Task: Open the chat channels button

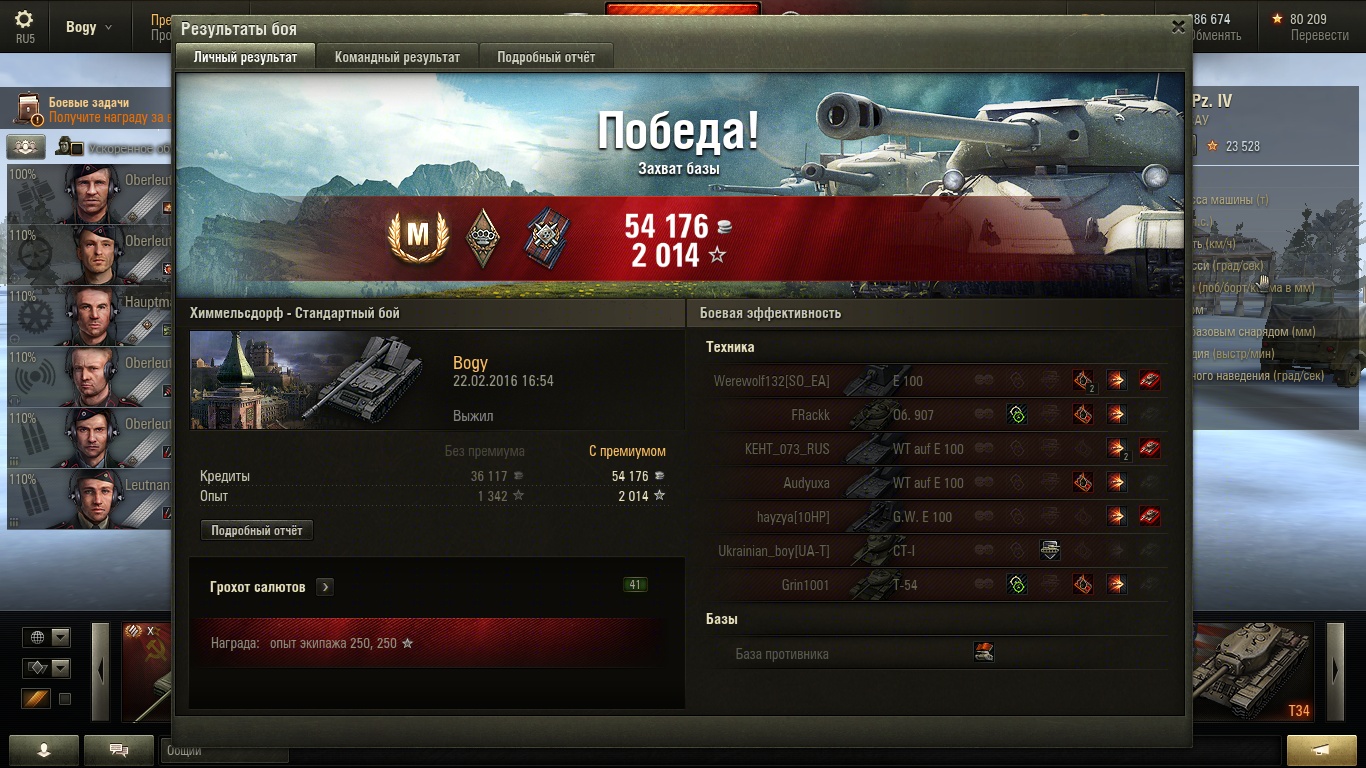Action: click(x=118, y=750)
